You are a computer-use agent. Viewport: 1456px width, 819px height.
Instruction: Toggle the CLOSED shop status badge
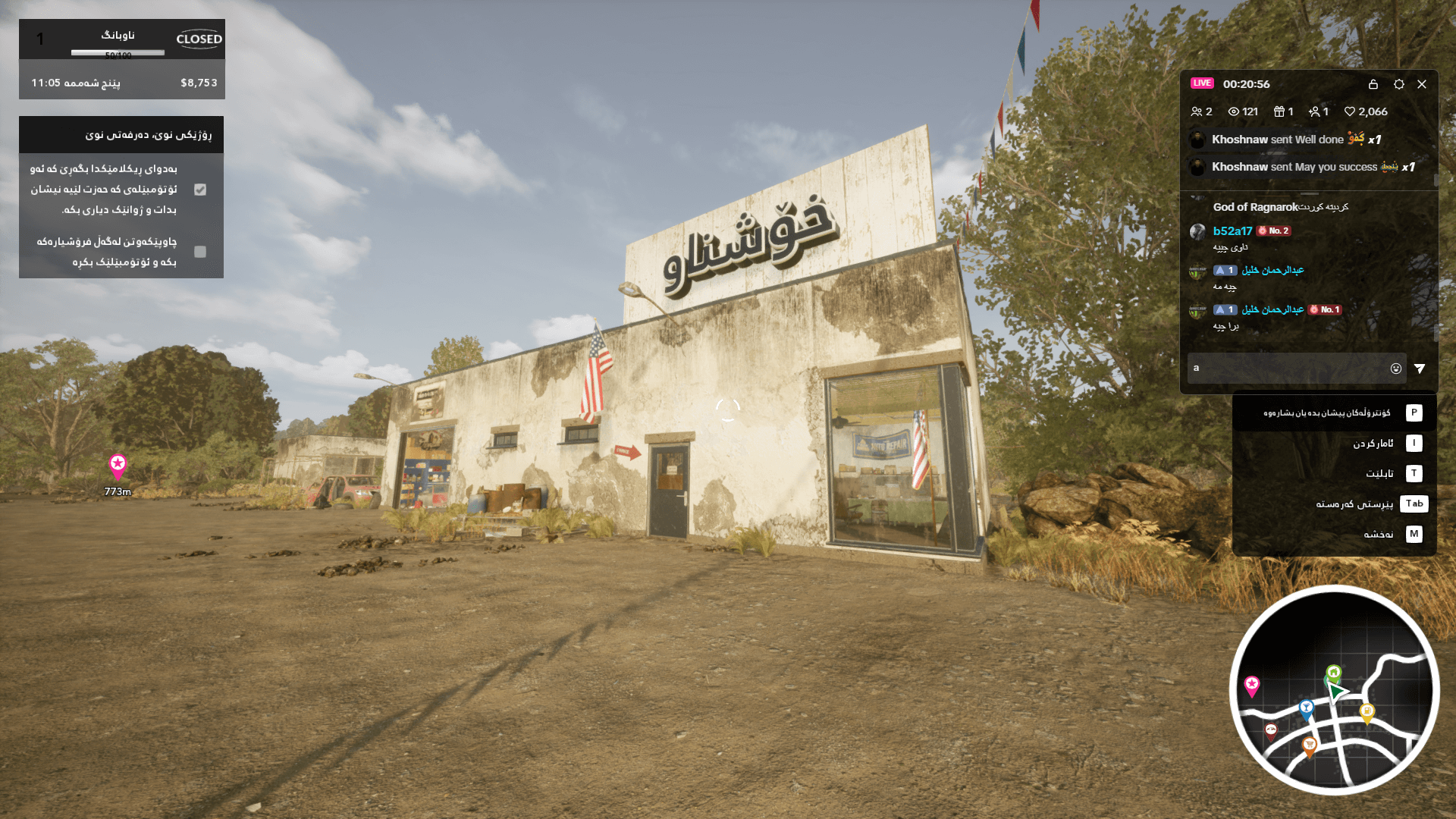[x=198, y=39]
